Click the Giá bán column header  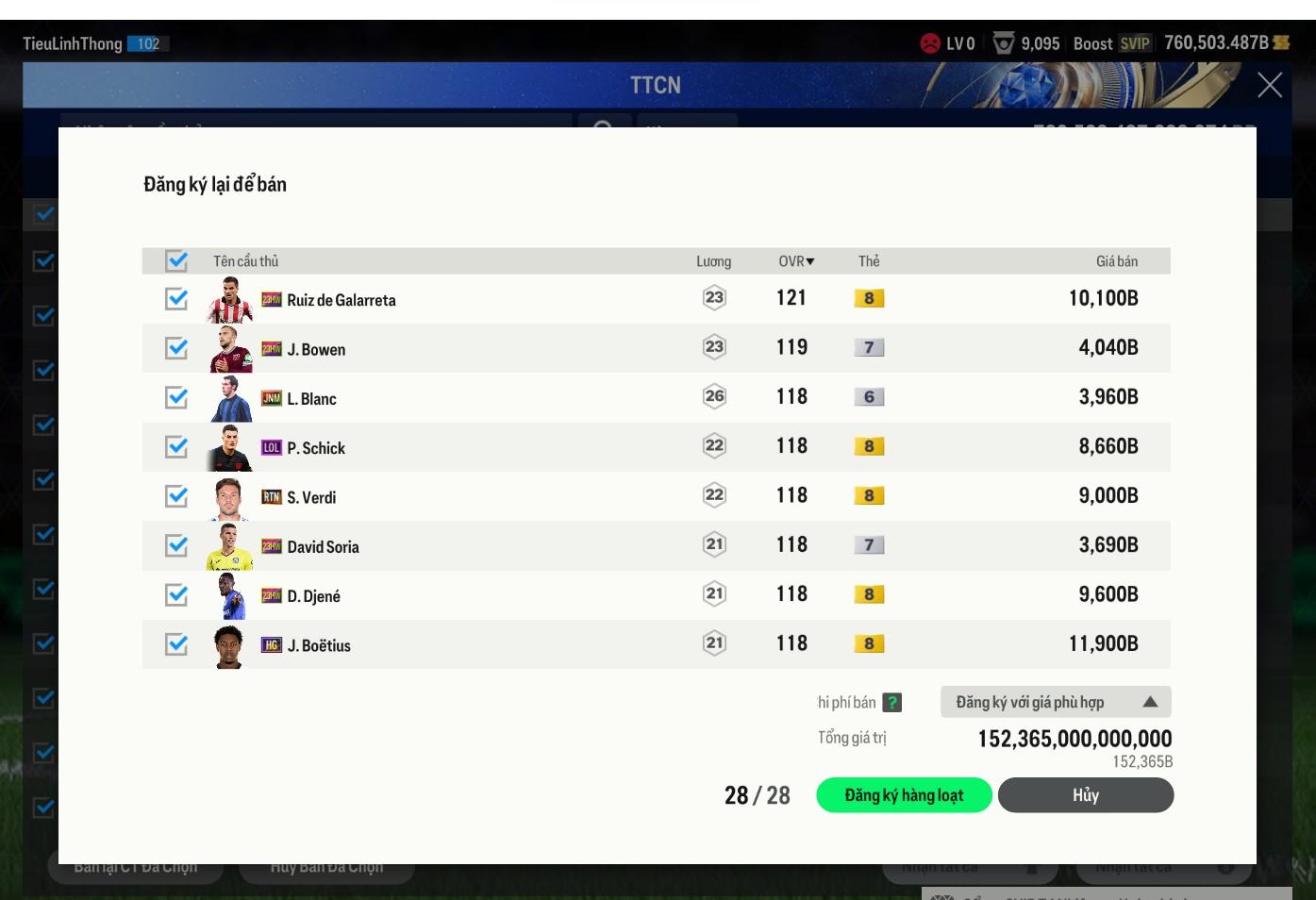[x=1116, y=261]
